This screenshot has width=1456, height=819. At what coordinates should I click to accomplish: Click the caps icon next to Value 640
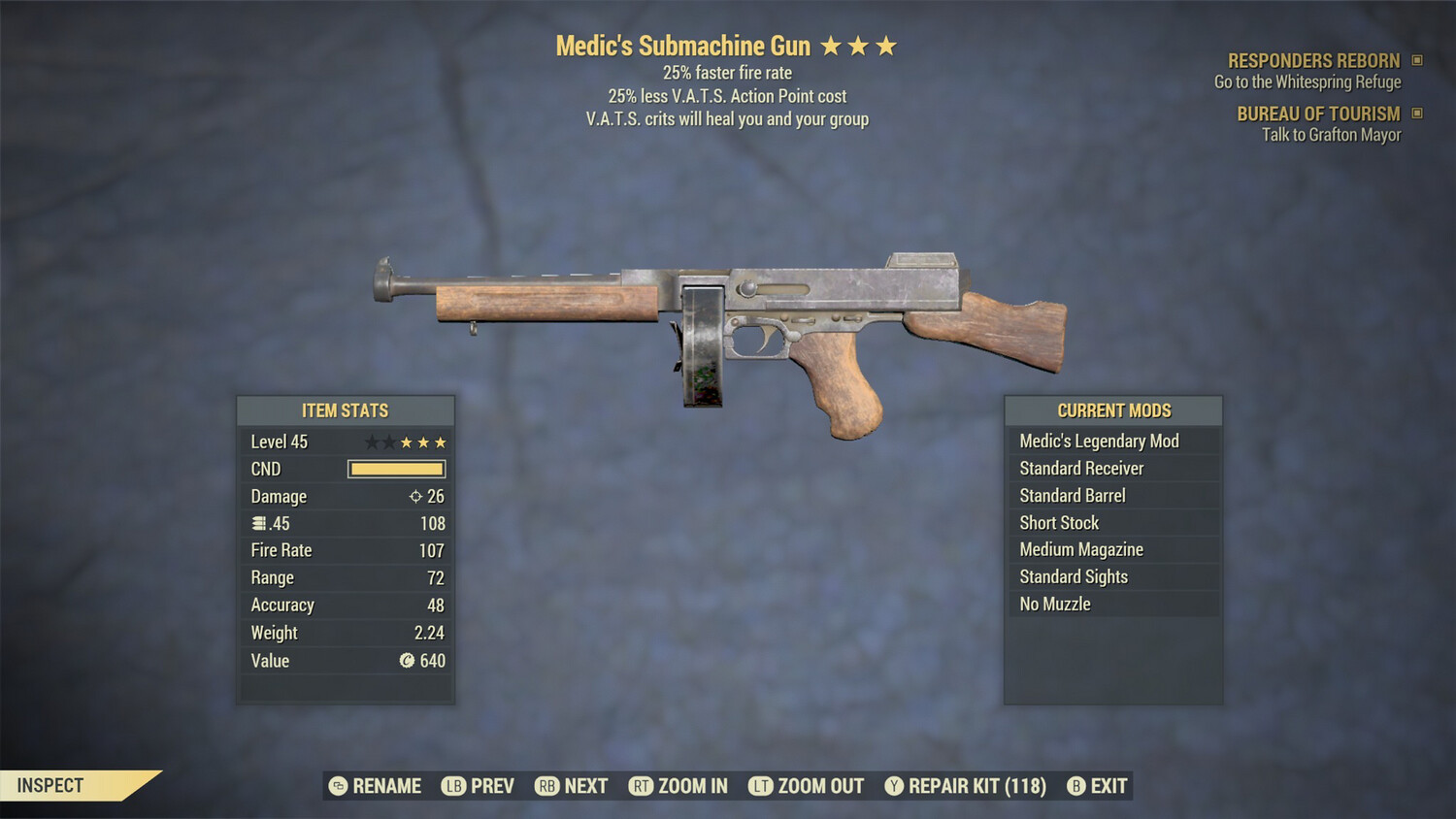(408, 661)
